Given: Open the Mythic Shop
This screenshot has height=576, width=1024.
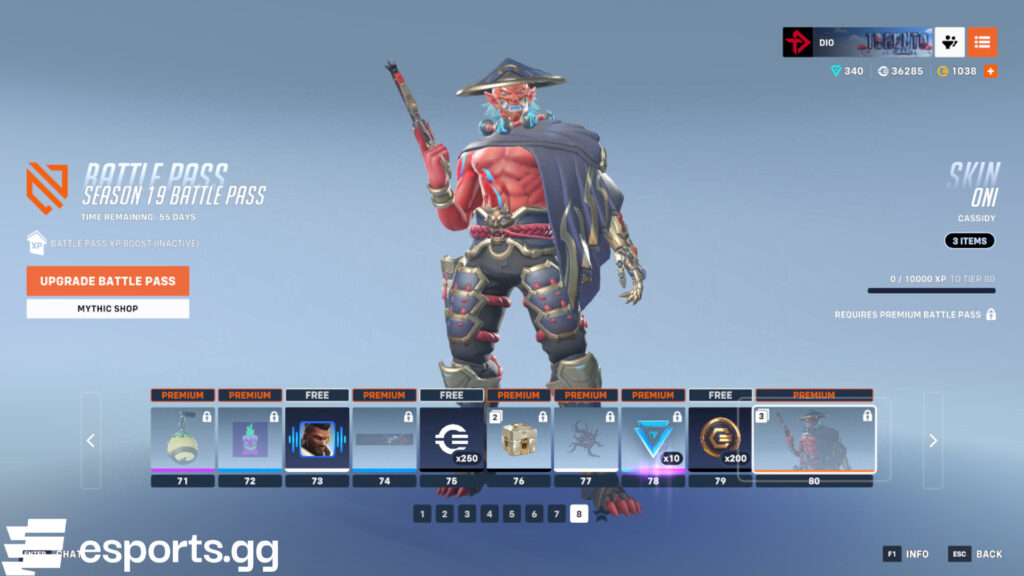Looking at the screenshot, I should click(x=108, y=309).
